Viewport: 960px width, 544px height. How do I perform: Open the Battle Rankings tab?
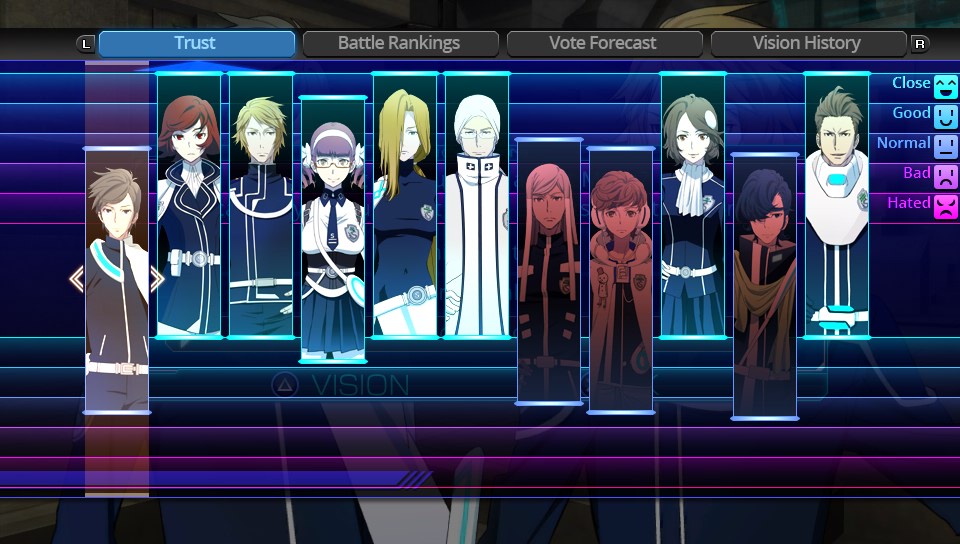[399, 43]
